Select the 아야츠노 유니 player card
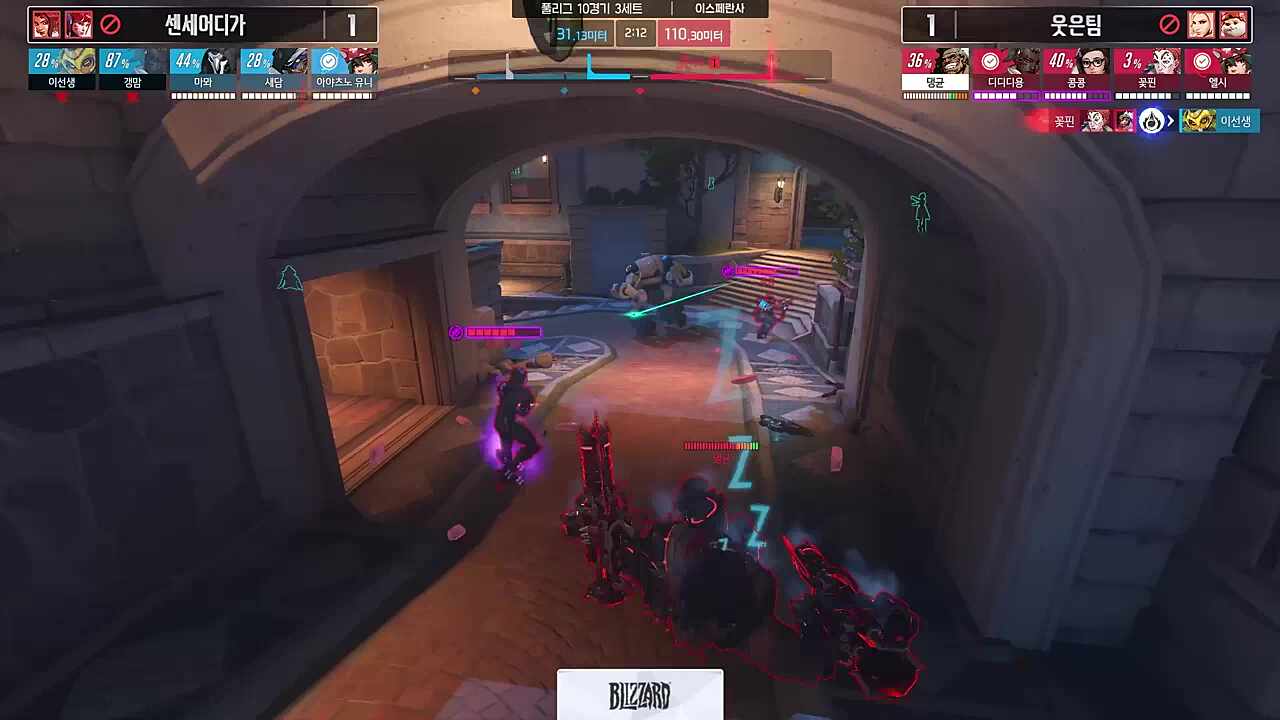1280x720 pixels. tap(345, 70)
